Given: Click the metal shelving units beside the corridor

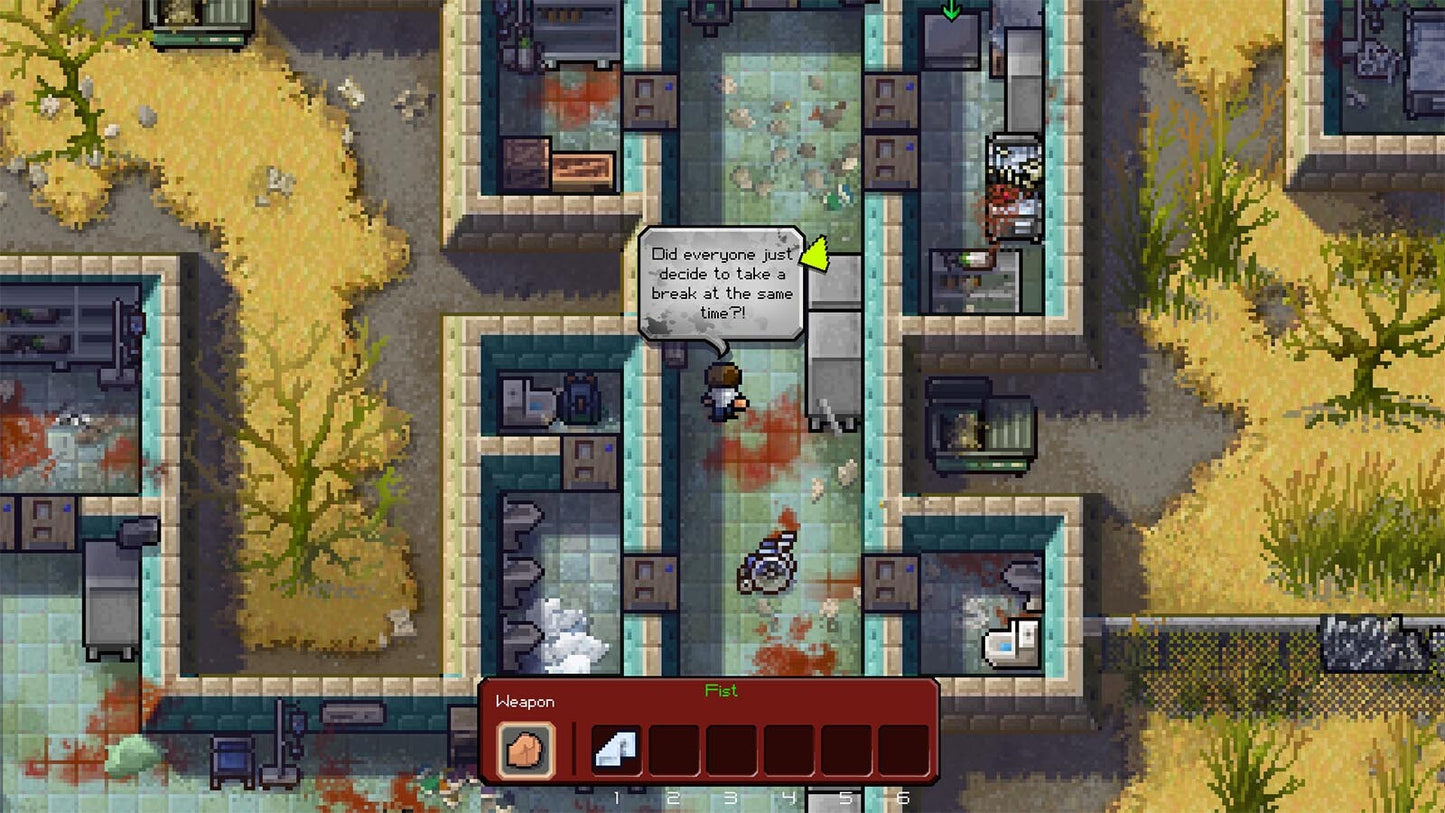Looking at the screenshot, I should pyautogui.click(x=832, y=330).
